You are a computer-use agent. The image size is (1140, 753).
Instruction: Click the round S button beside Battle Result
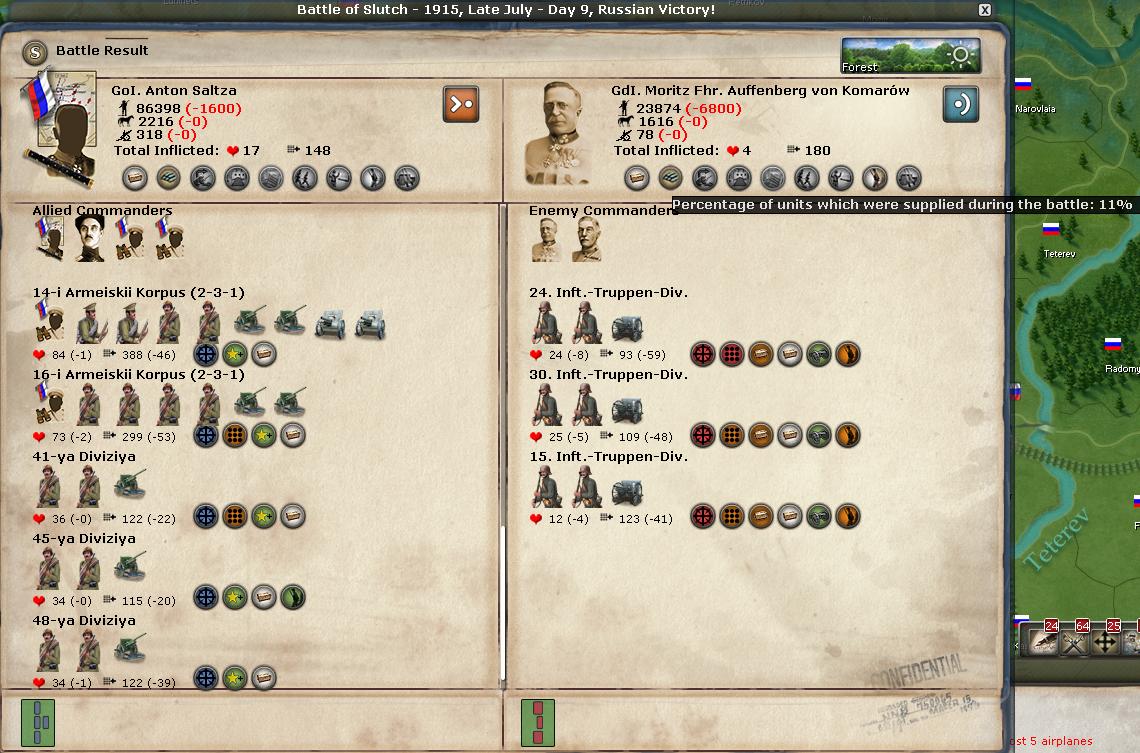tap(36, 51)
